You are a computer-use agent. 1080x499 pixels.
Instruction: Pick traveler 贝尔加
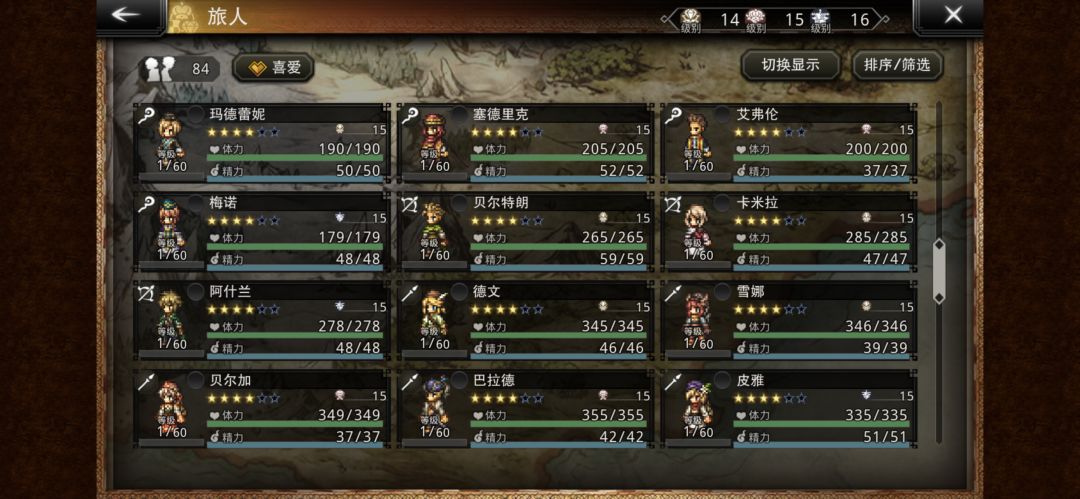pyautogui.click(x=262, y=409)
